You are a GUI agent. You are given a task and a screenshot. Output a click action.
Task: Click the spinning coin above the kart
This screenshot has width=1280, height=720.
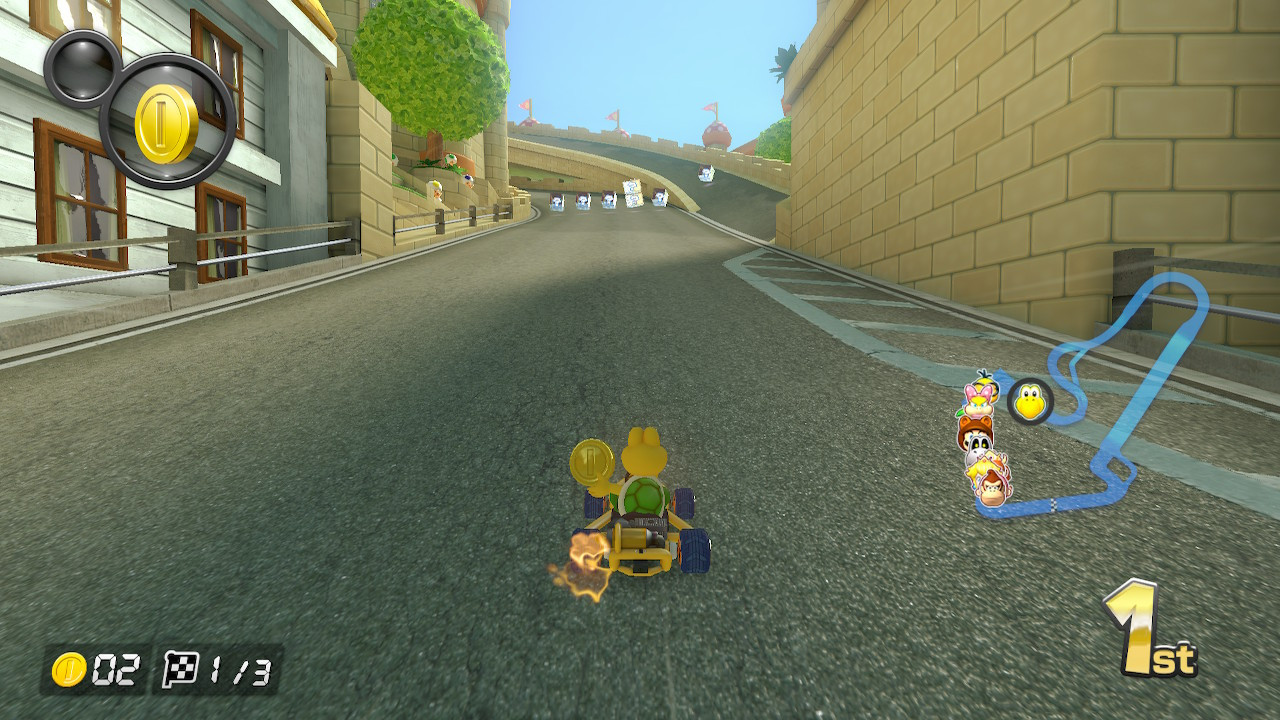pyautogui.click(x=590, y=462)
